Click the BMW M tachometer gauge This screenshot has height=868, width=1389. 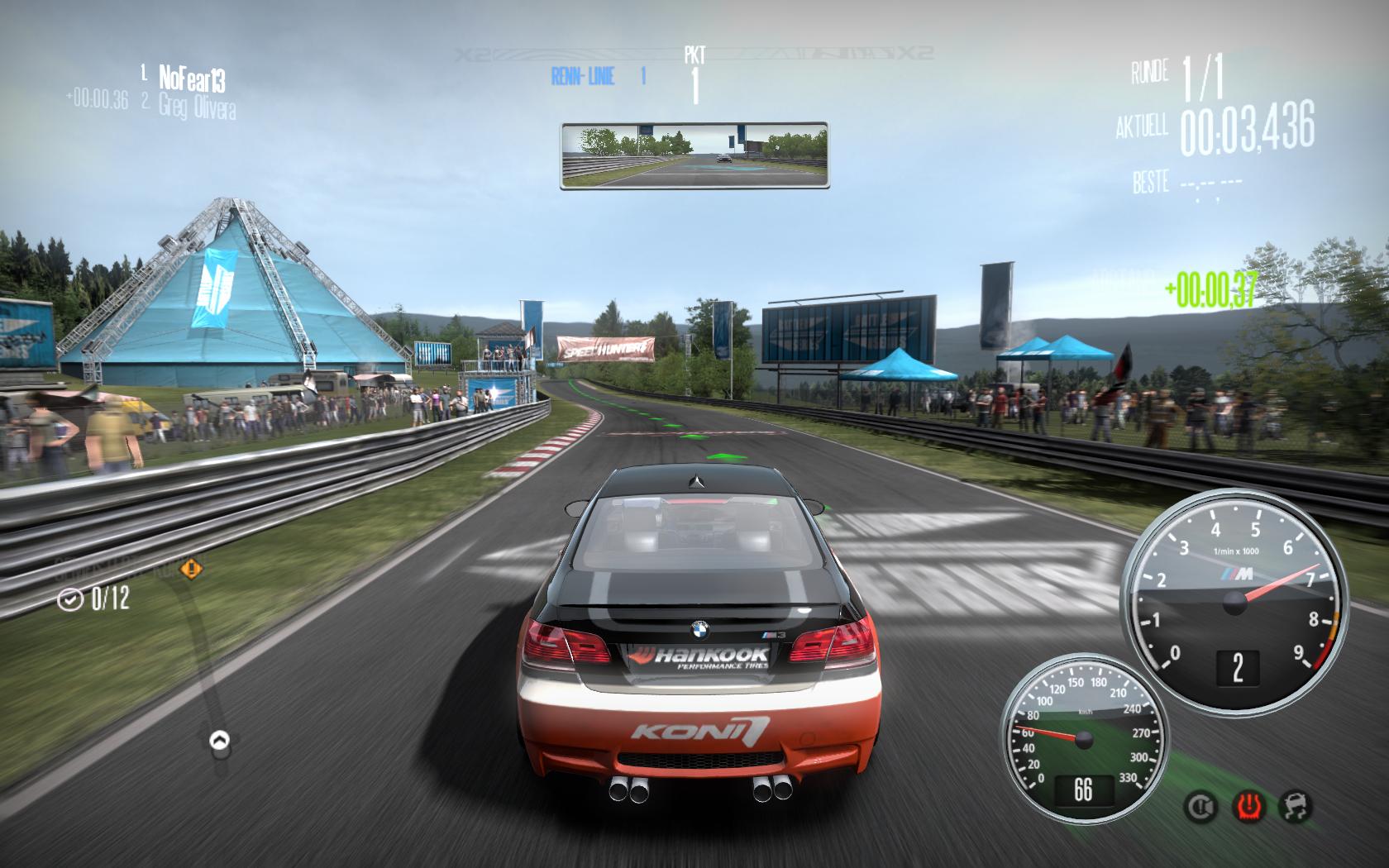(x=1236, y=602)
